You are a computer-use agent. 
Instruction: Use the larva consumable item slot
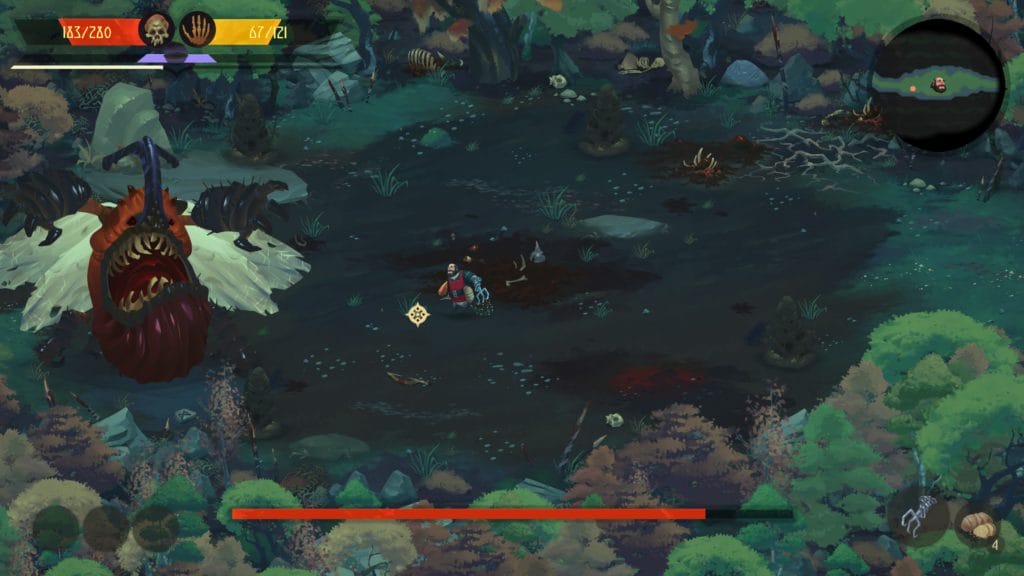click(x=976, y=524)
